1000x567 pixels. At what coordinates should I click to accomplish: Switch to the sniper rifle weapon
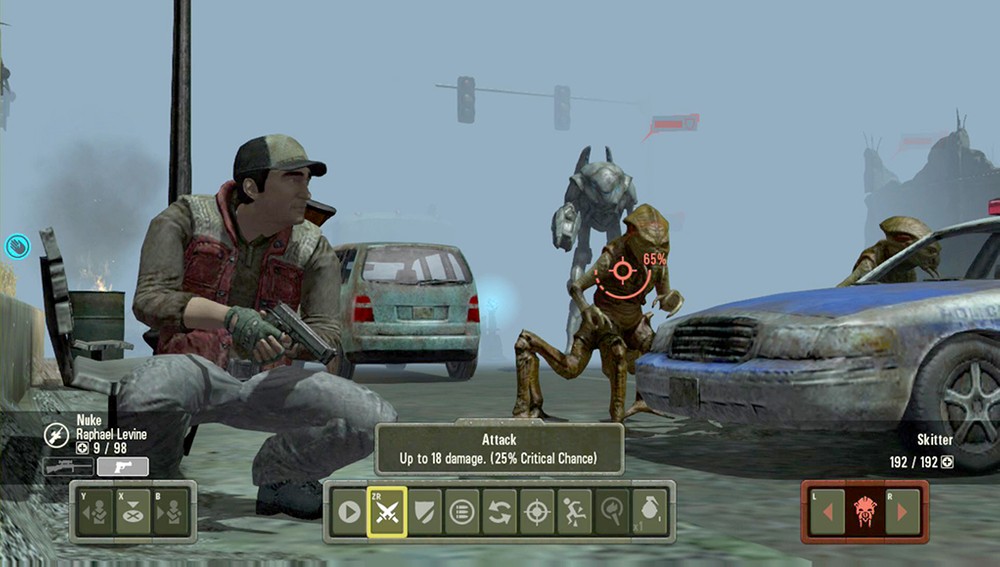pyautogui.click(x=68, y=467)
